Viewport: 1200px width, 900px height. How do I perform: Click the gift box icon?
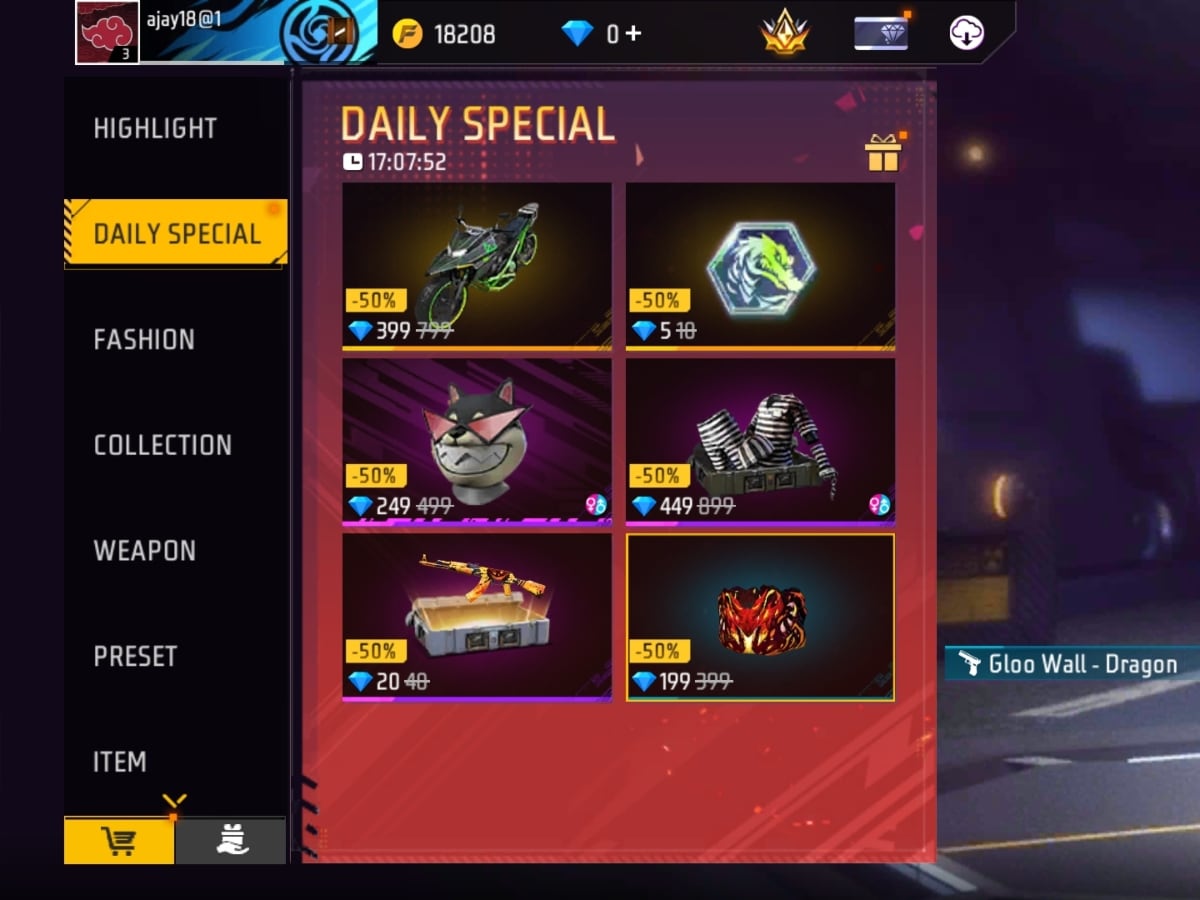pyautogui.click(x=882, y=153)
